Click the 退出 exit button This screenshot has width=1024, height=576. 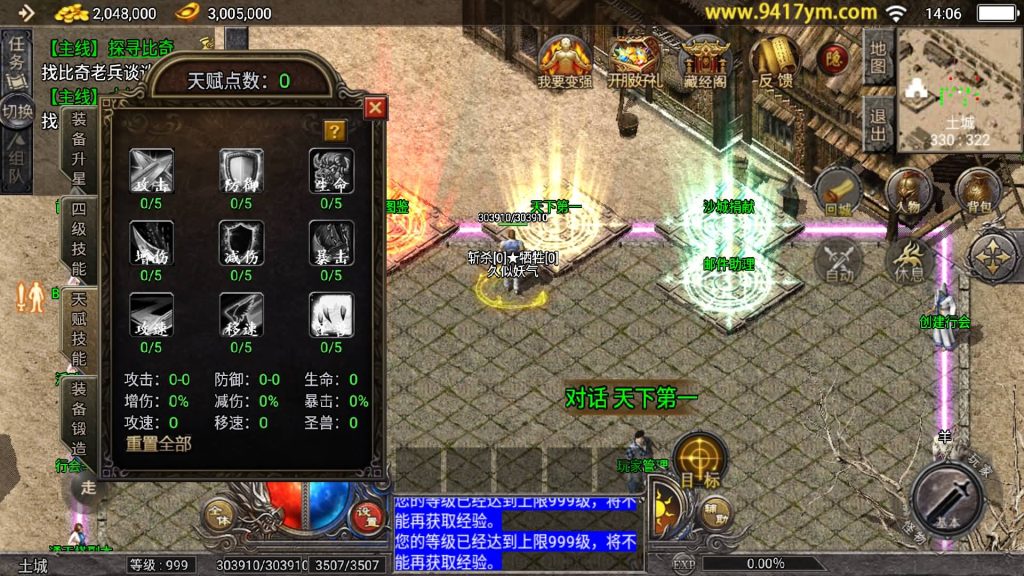tap(878, 124)
